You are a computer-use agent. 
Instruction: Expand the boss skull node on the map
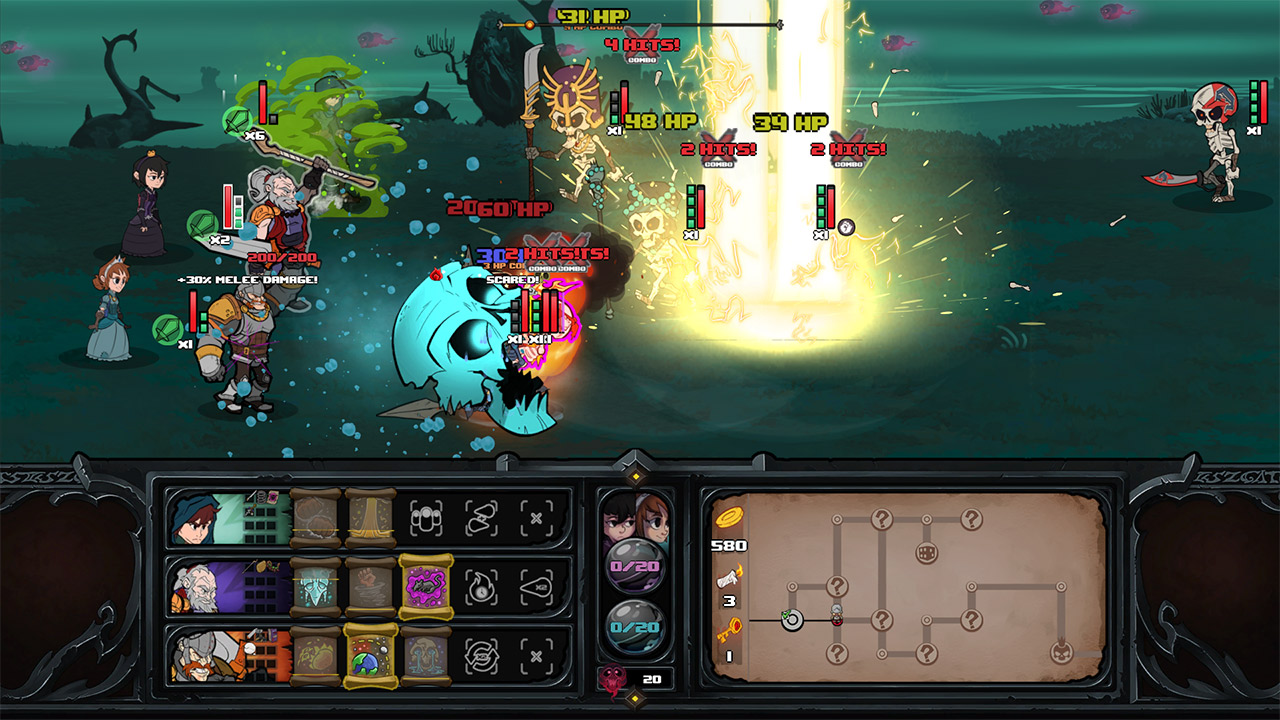(1061, 653)
